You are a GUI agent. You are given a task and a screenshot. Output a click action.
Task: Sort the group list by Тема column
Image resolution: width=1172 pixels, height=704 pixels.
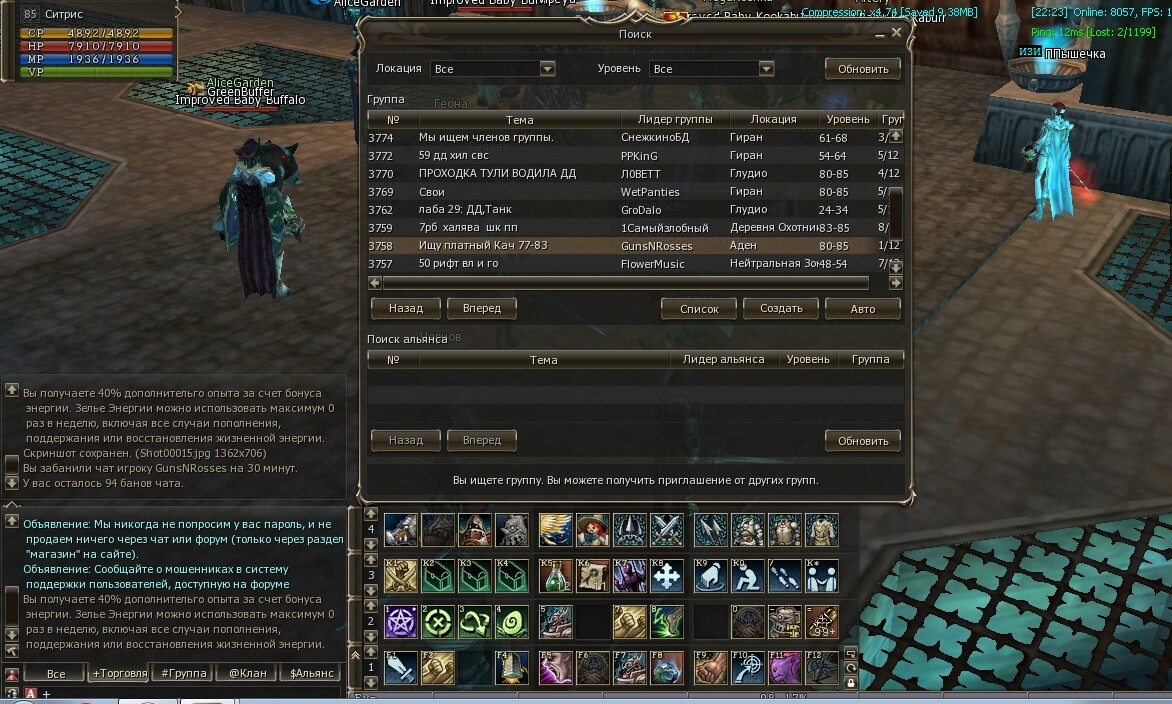(x=519, y=120)
